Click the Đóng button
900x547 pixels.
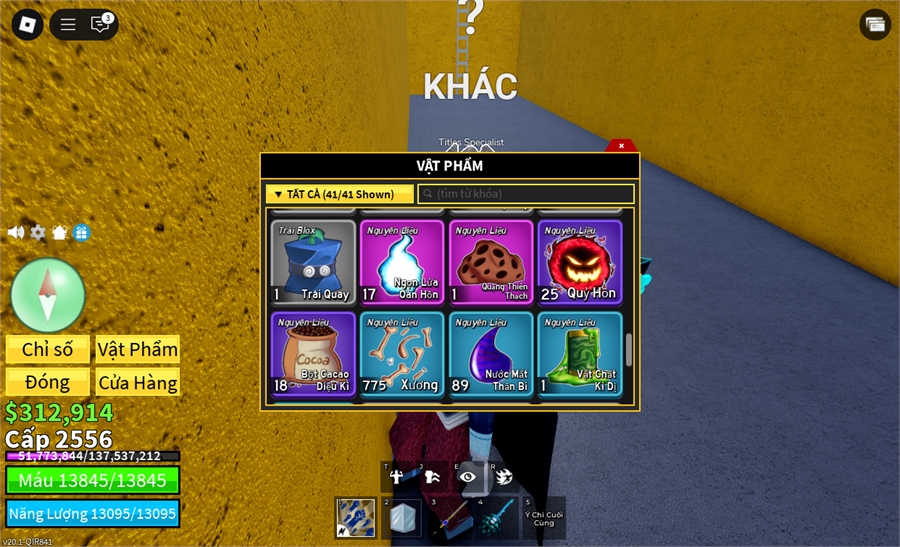point(48,382)
